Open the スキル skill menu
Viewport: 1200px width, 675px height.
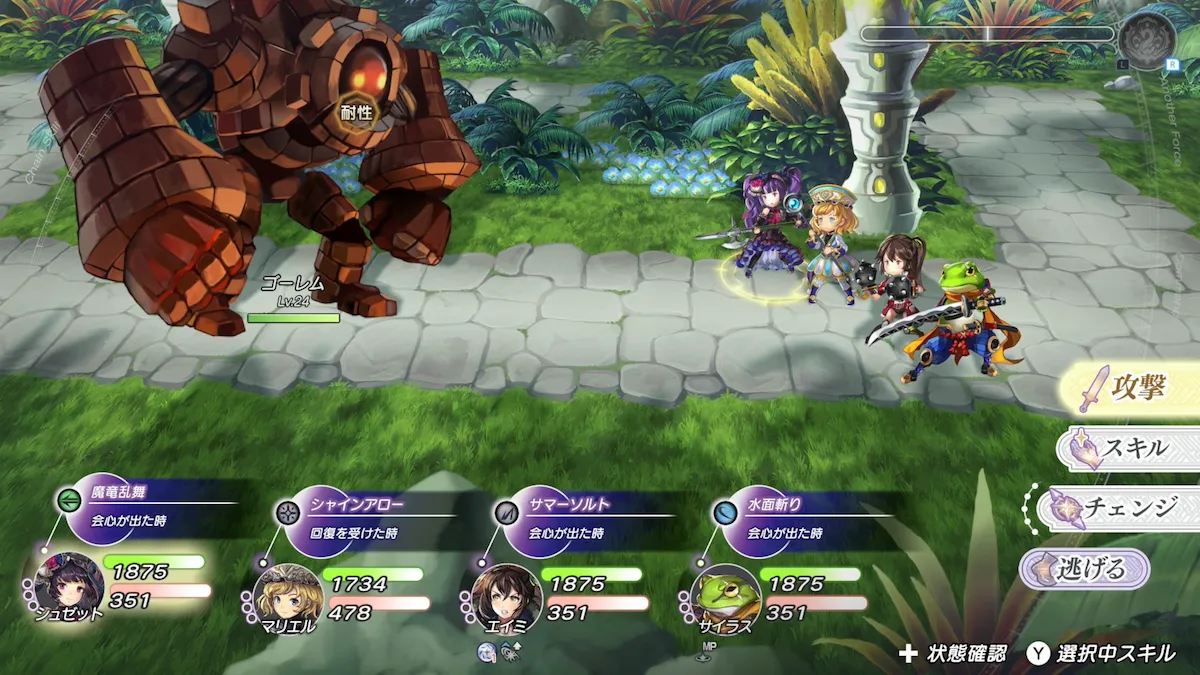tap(1130, 448)
